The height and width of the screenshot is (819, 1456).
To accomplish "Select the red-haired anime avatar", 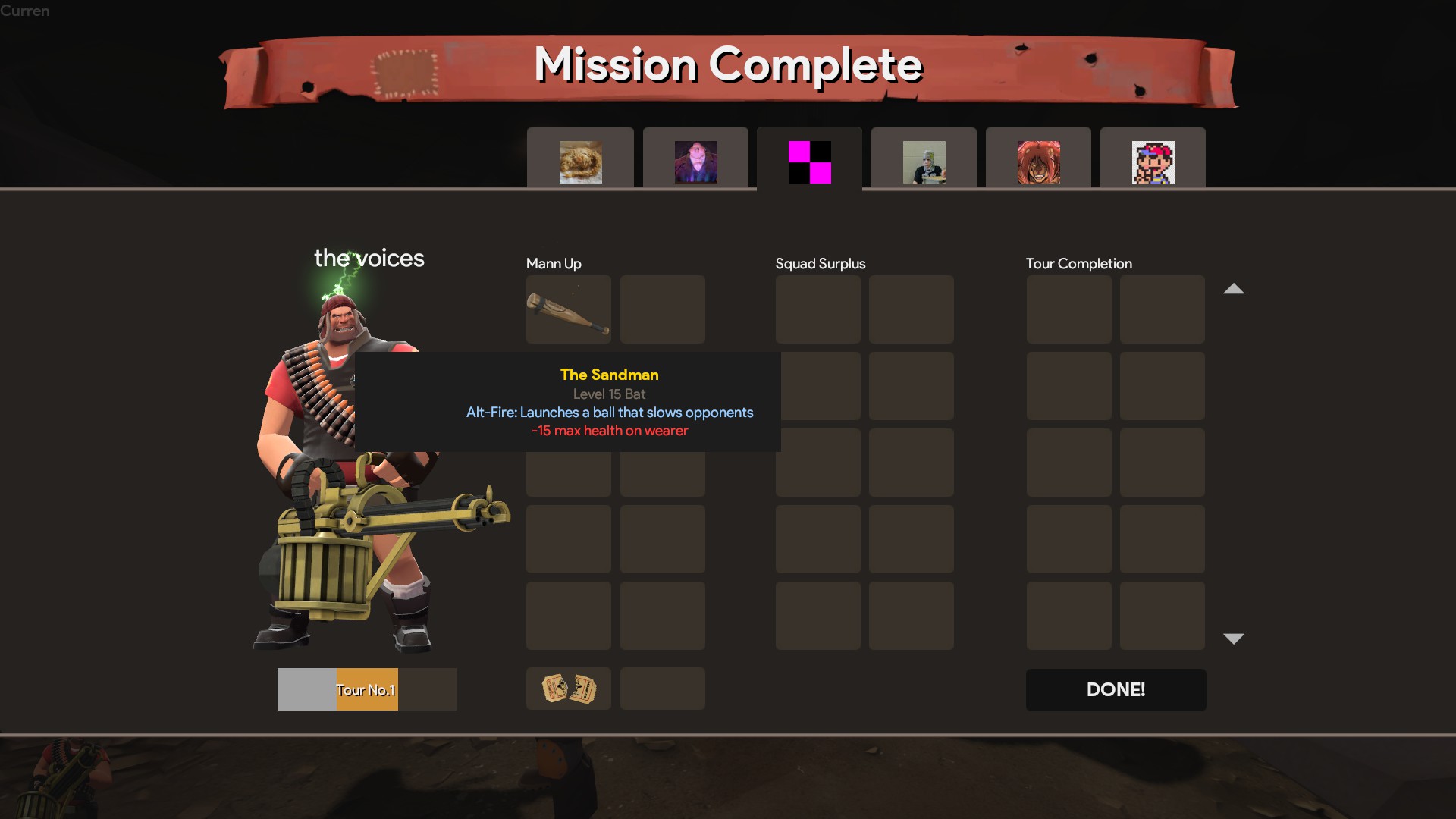I will (x=1038, y=161).
